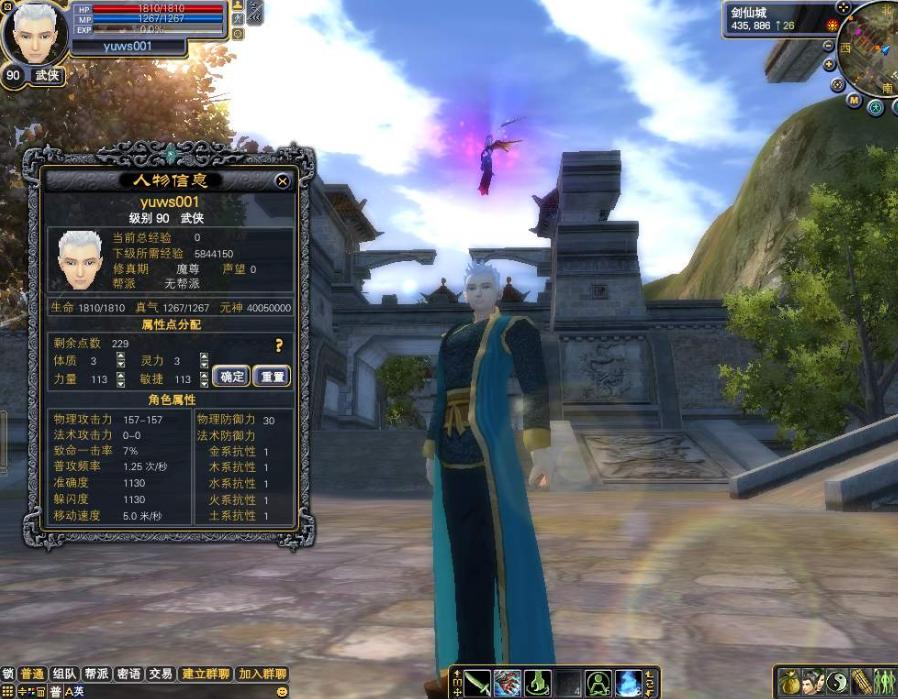Zoom out the minimap with minus button
898x699 pixels.
(x=829, y=46)
